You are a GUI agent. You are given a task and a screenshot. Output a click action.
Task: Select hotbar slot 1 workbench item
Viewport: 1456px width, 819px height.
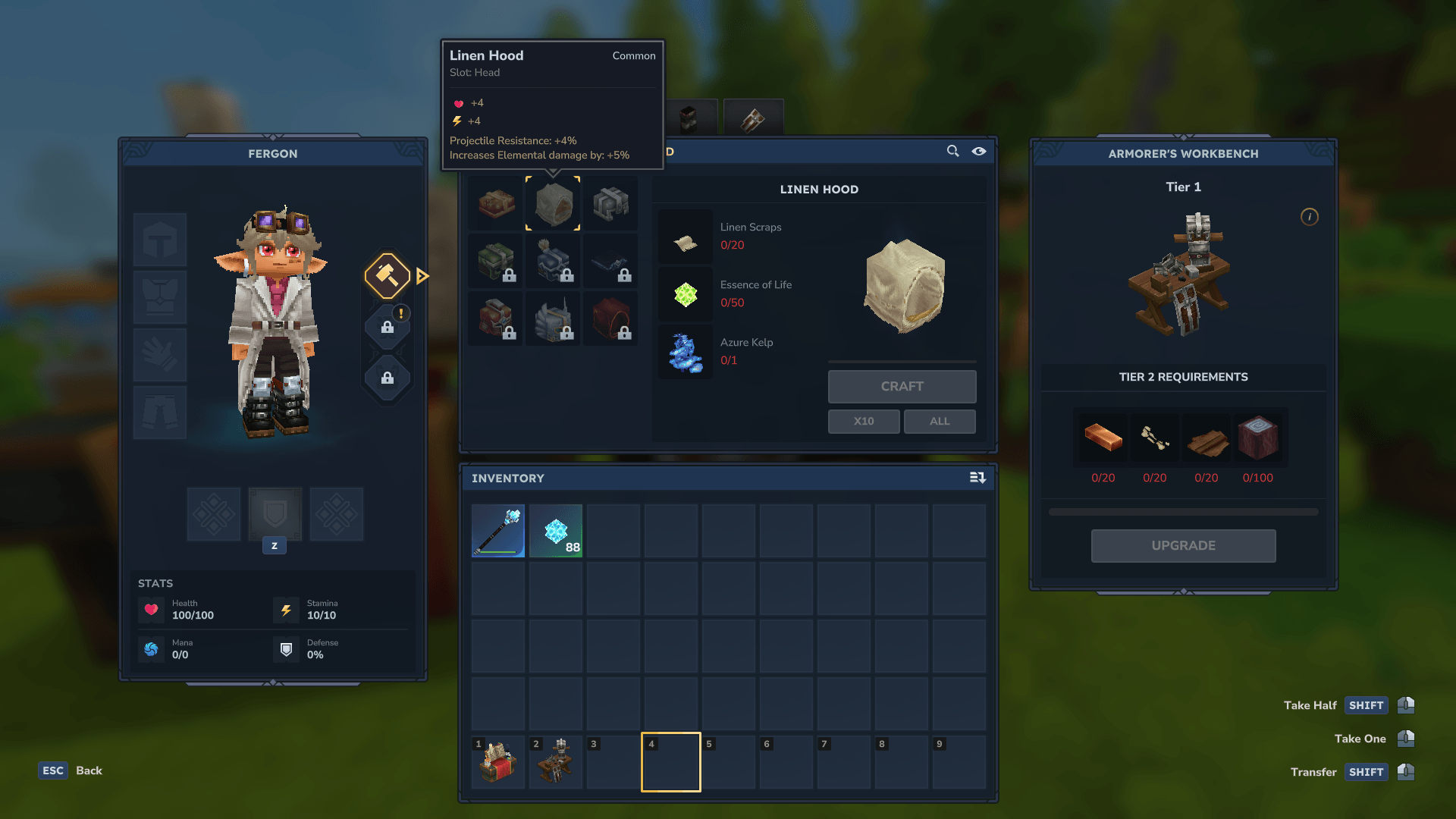click(498, 762)
